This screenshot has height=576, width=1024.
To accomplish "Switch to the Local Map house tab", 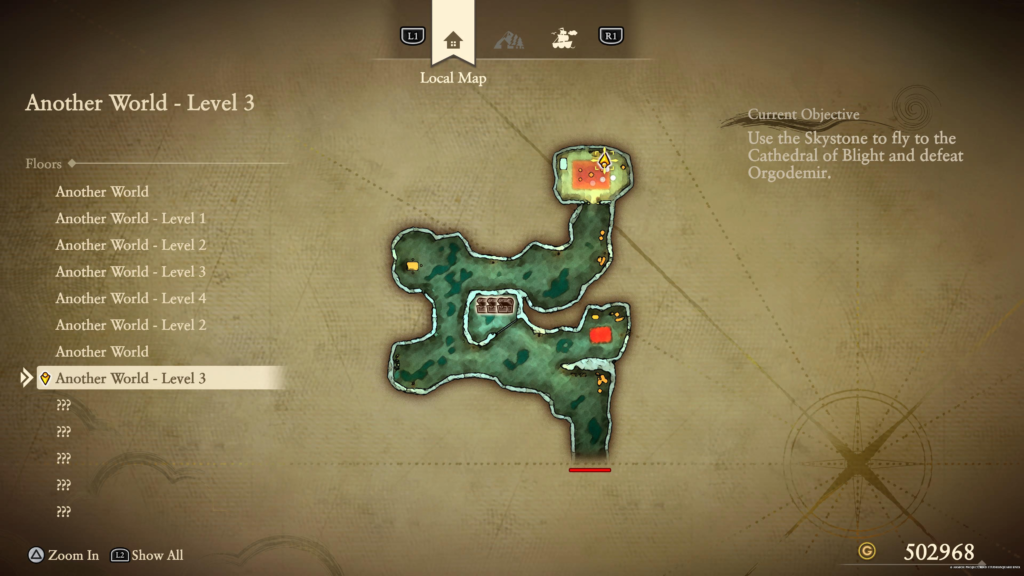I will [x=453, y=40].
